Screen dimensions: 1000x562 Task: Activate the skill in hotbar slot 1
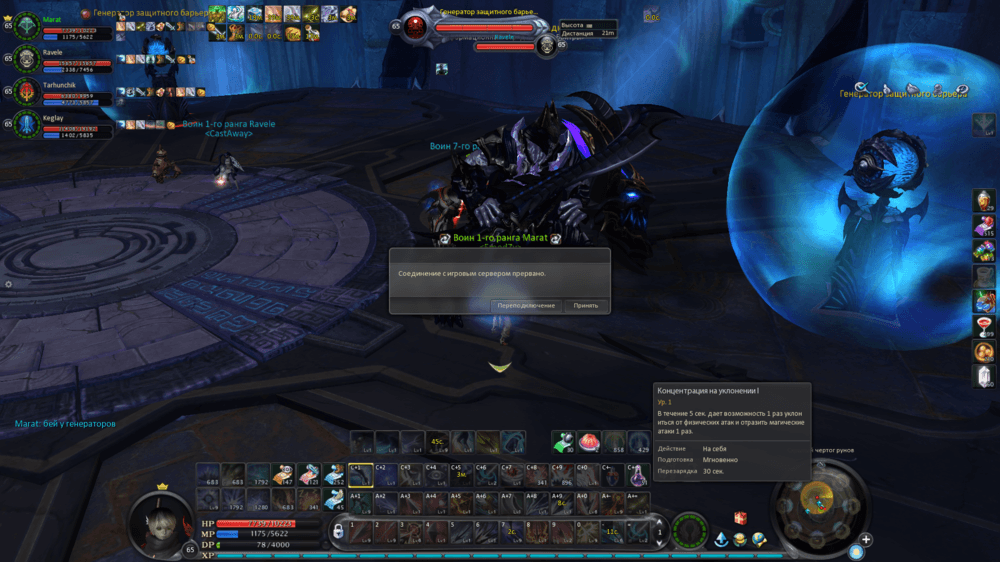[x=360, y=531]
